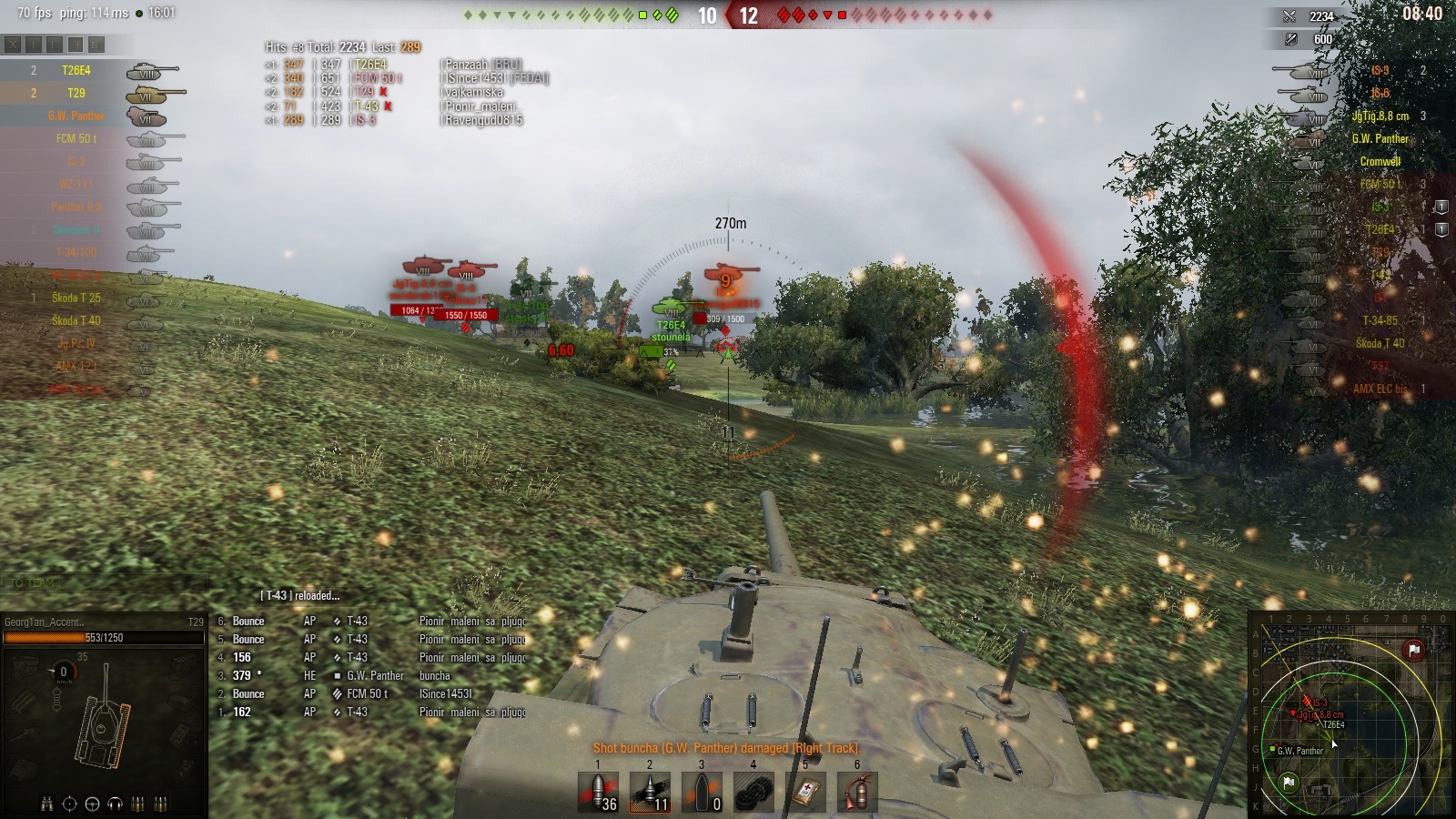Click the radio operator headphones crew icon
Viewport: 1456px width, 819px height.
point(115,804)
